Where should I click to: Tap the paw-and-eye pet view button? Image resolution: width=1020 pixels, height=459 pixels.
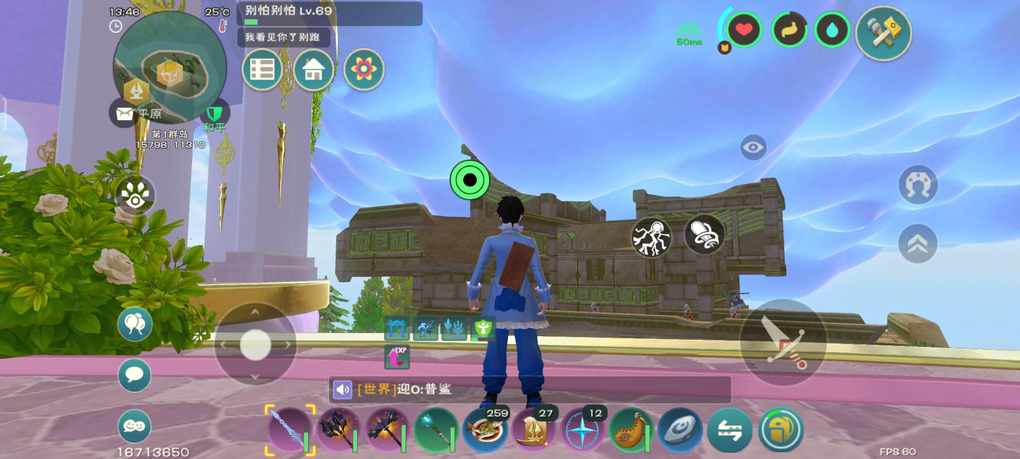pyautogui.click(x=134, y=193)
